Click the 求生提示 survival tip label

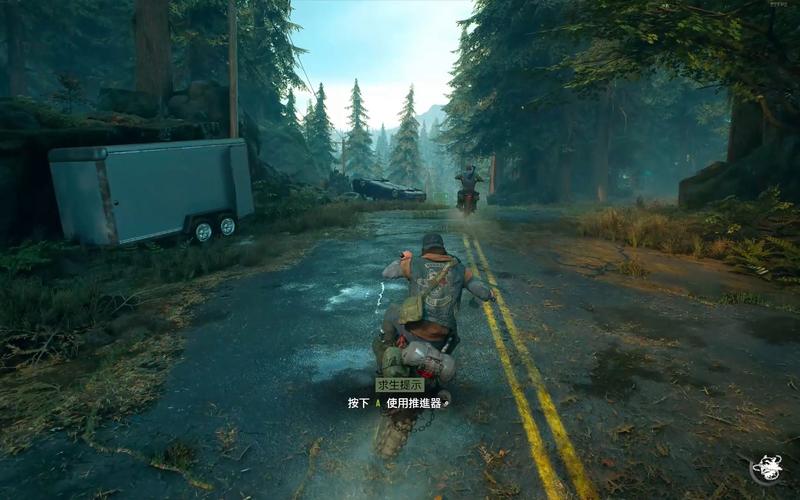(x=399, y=384)
